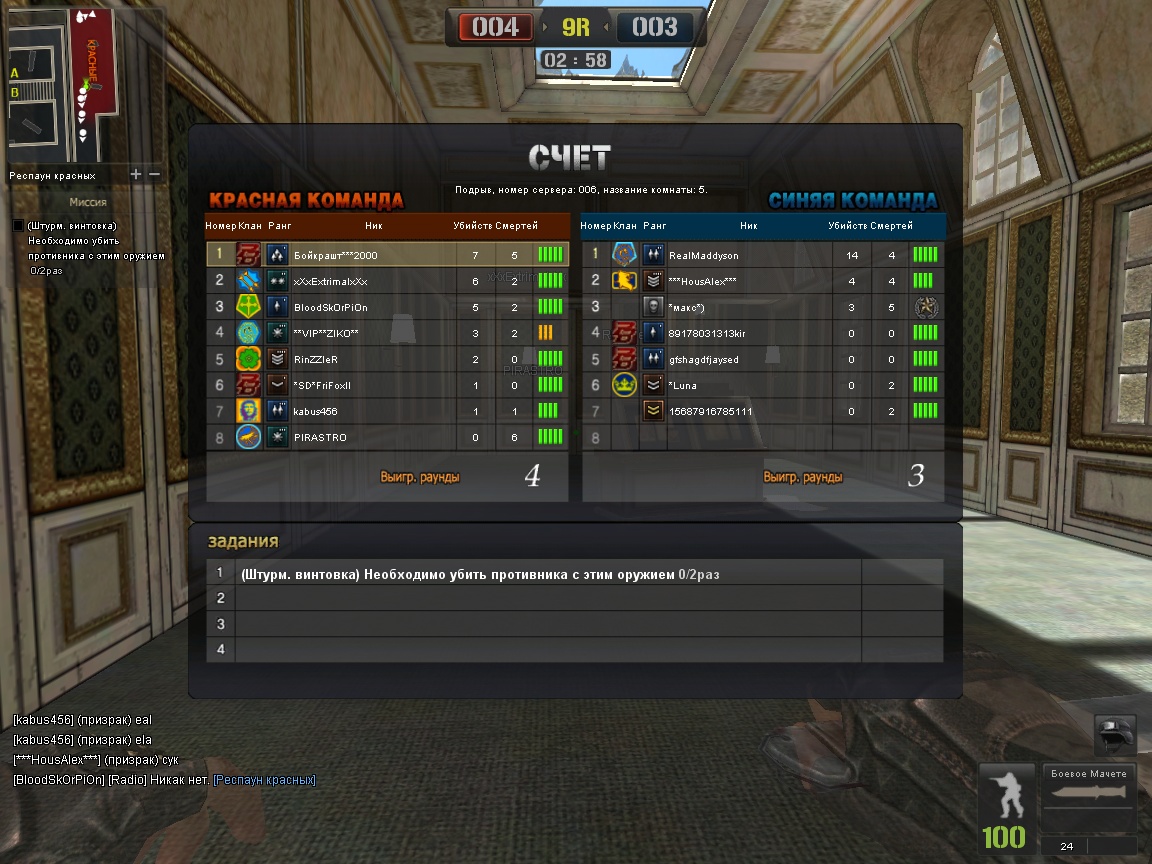
Task: Select RealMaddyson in the blue team
Action: coord(762,255)
